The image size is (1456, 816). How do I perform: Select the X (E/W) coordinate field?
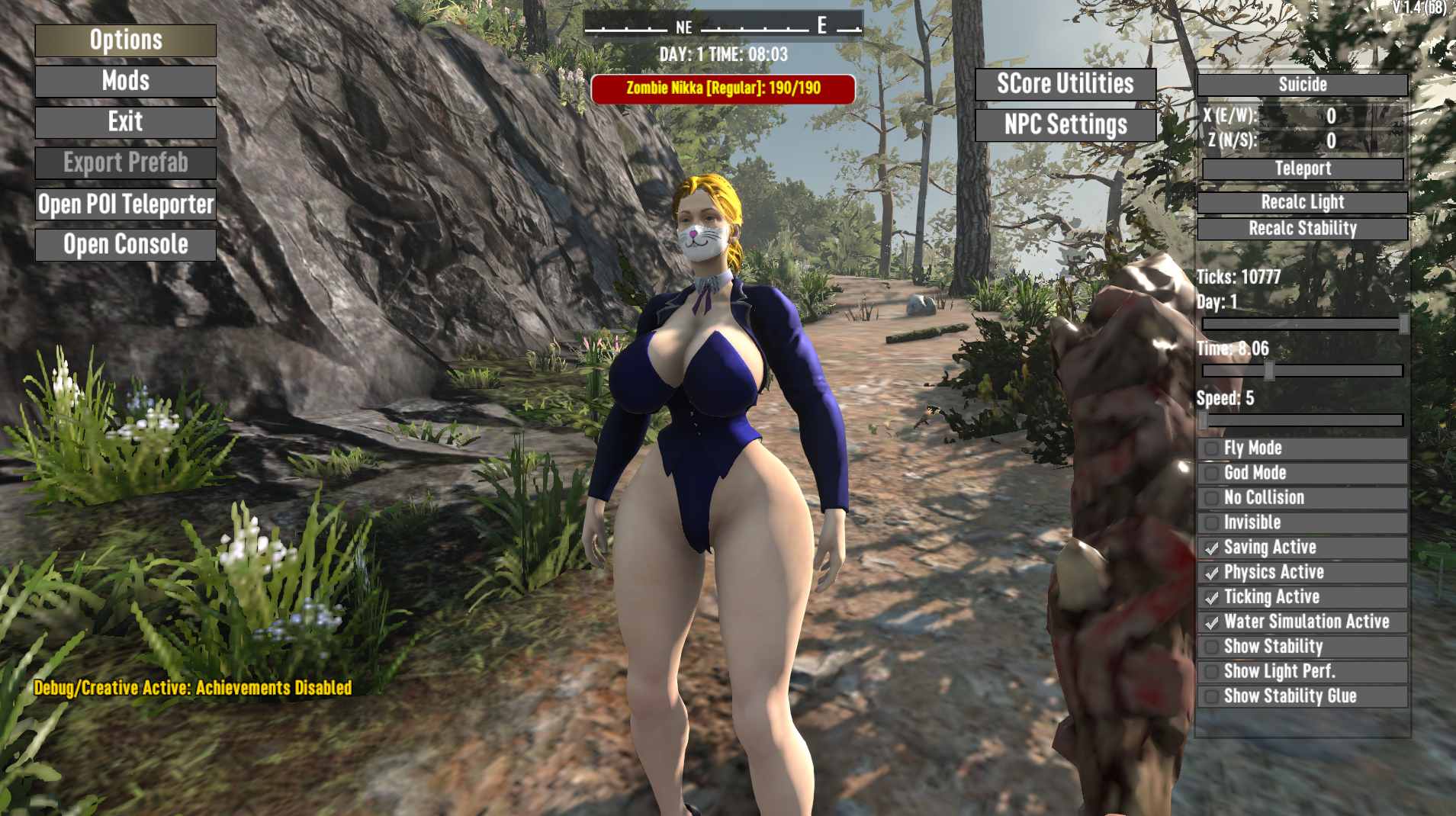pyautogui.click(x=1330, y=116)
